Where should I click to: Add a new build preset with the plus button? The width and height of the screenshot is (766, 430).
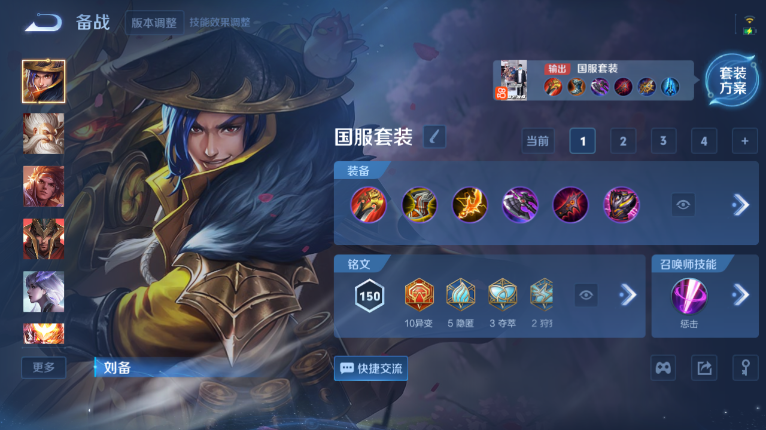pyautogui.click(x=743, y=141)
